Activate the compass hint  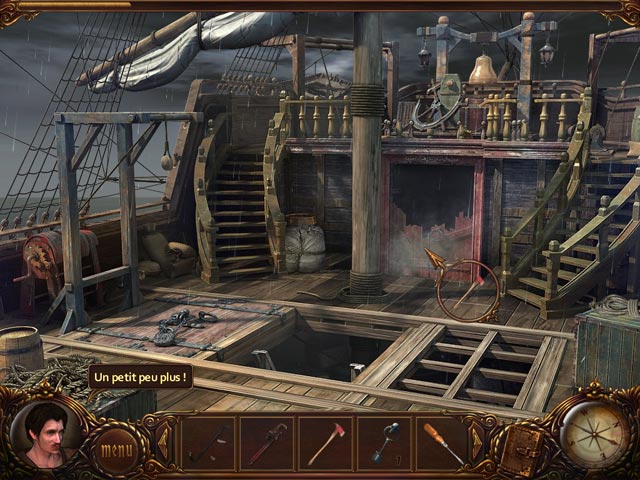click(x=595, y=433)
